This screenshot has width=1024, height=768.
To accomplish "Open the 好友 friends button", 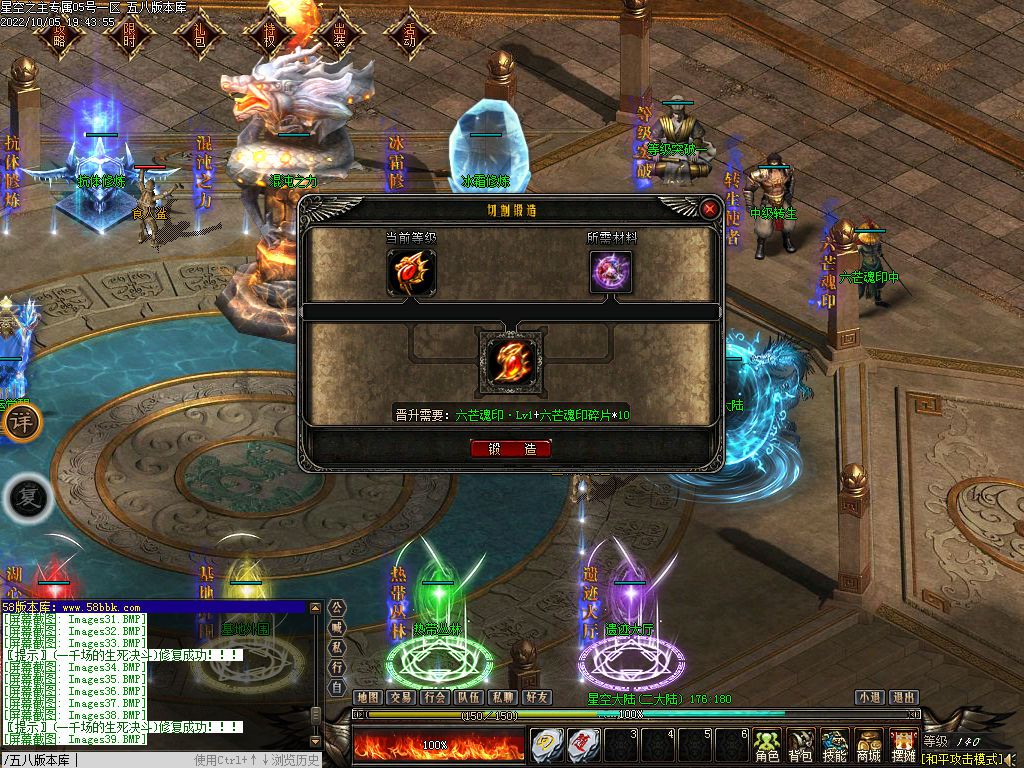I will (x=537, y=697).
